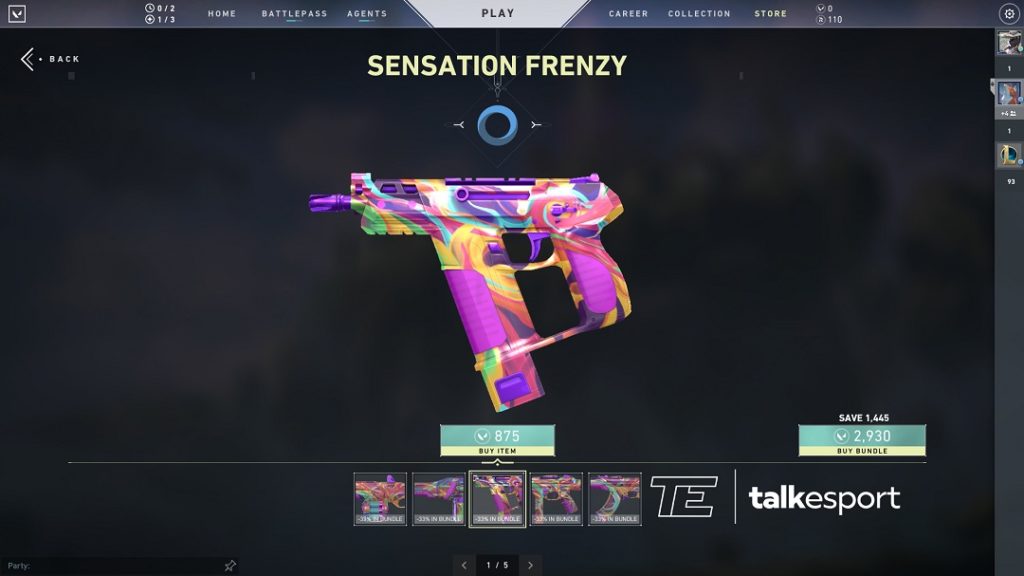Switch to the Store tab
The width and height of the screenshot is (1024, 576).
(x=770, y=14)
